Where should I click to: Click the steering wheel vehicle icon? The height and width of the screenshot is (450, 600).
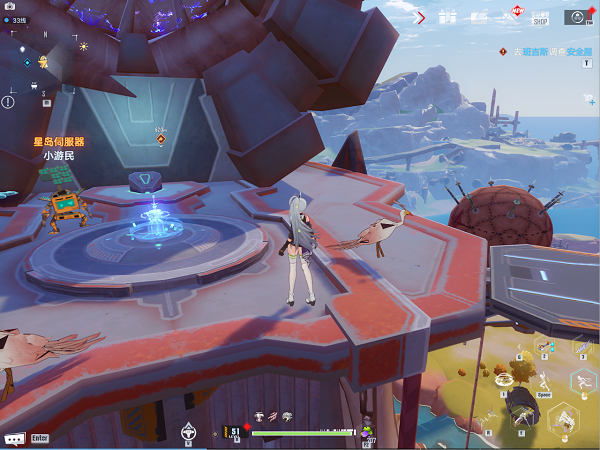click(187, 431)
